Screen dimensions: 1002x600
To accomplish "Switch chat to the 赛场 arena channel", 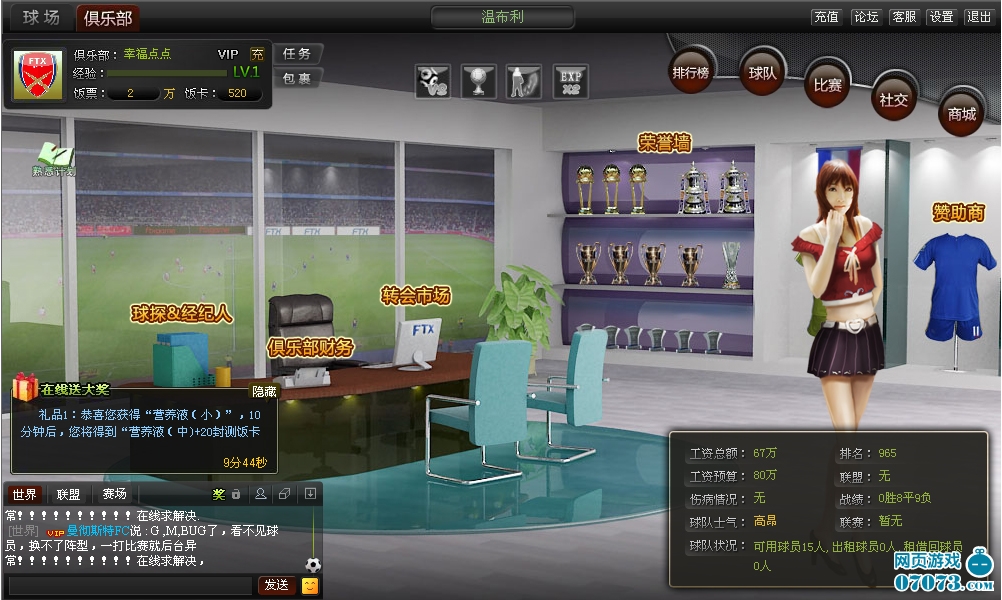I will tap(114, 494).
